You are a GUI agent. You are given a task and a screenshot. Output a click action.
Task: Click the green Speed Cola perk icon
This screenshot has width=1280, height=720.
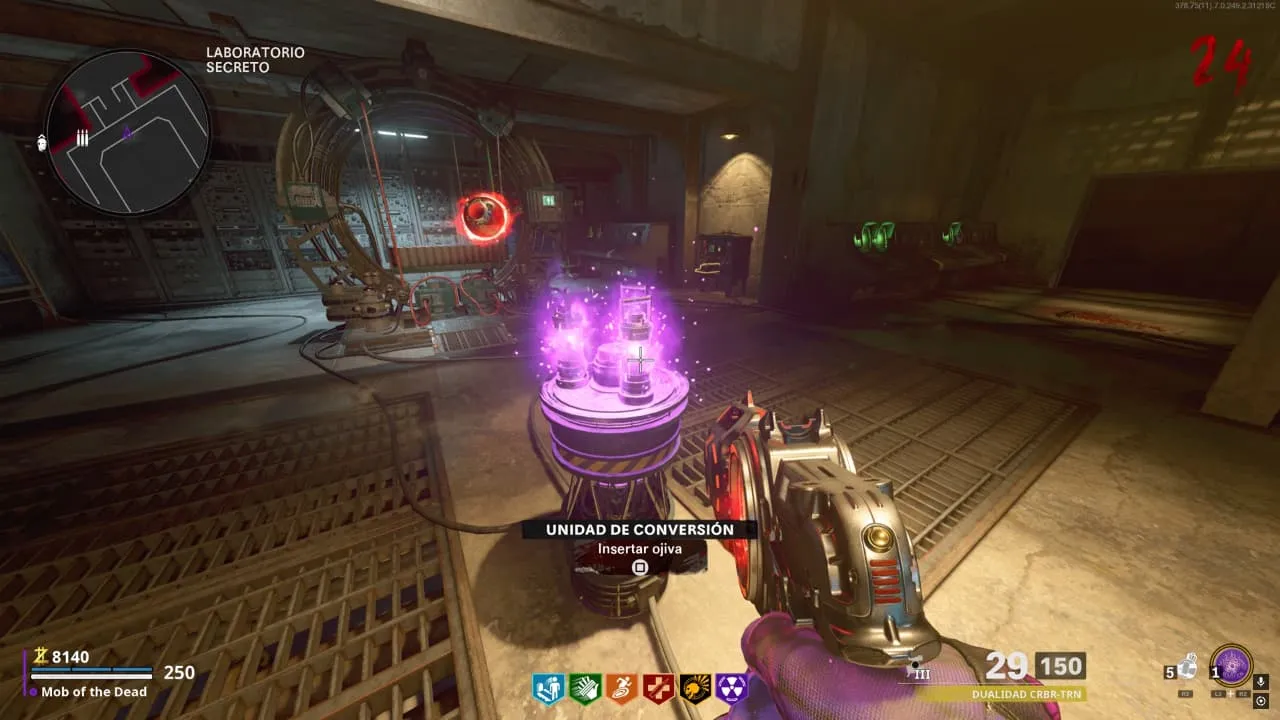583,688
